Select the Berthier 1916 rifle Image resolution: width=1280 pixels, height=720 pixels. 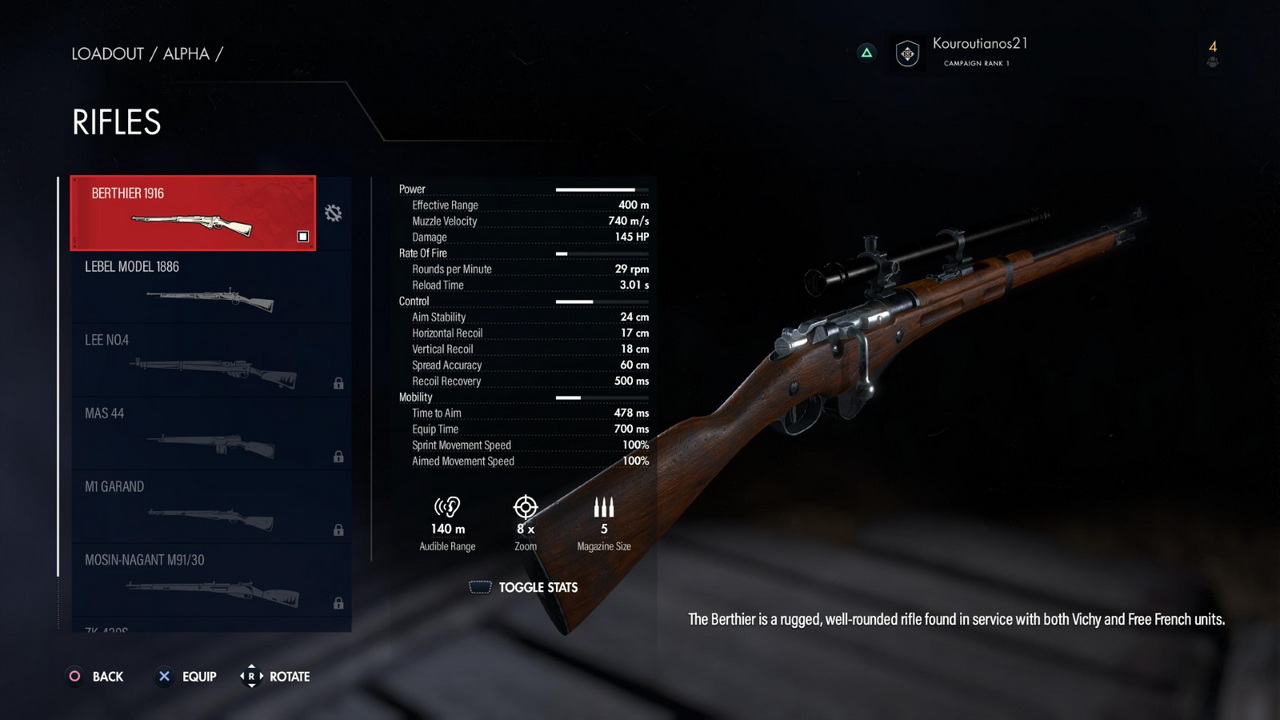(193, 213)
